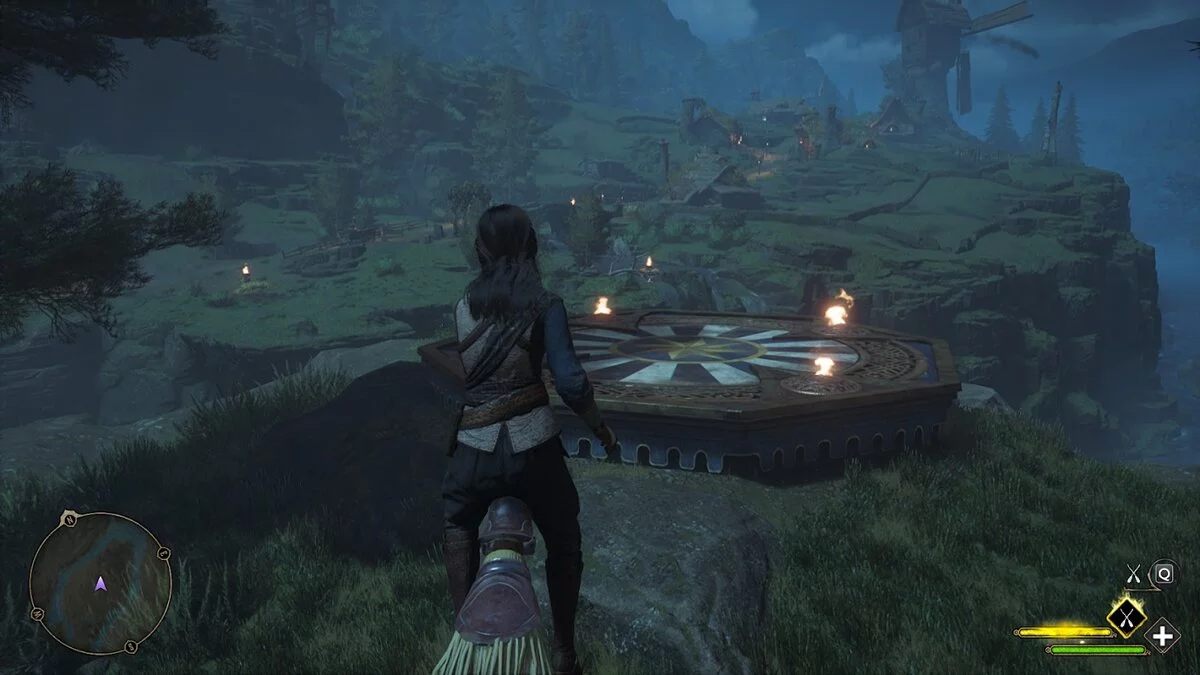Image resolution: width=1200 pixels, height=675 pixels.
Task: Use the healing plus-sign diamond
Action: [x=1163, y=635]
